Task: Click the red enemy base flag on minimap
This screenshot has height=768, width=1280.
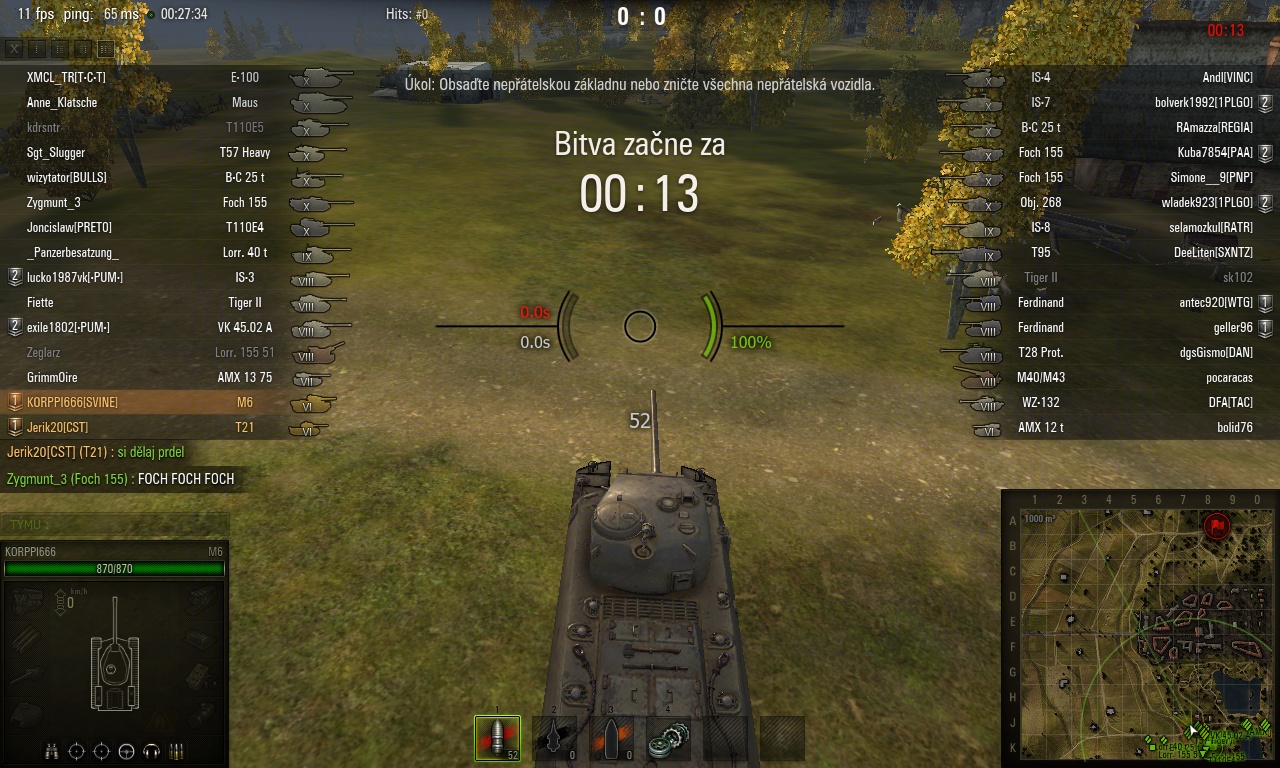Action: click(1216, 525)
